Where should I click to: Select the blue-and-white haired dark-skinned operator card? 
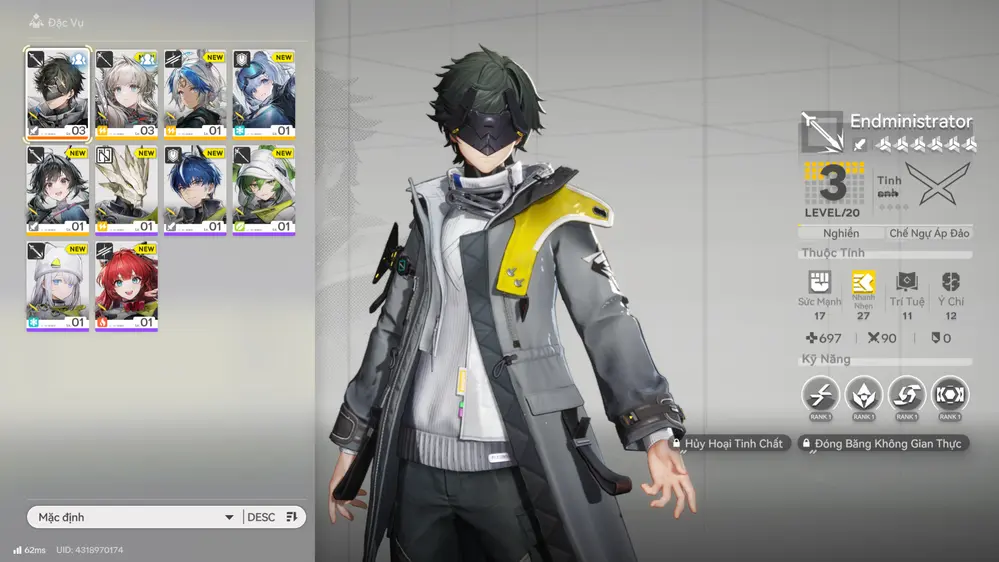click(196, 94)
